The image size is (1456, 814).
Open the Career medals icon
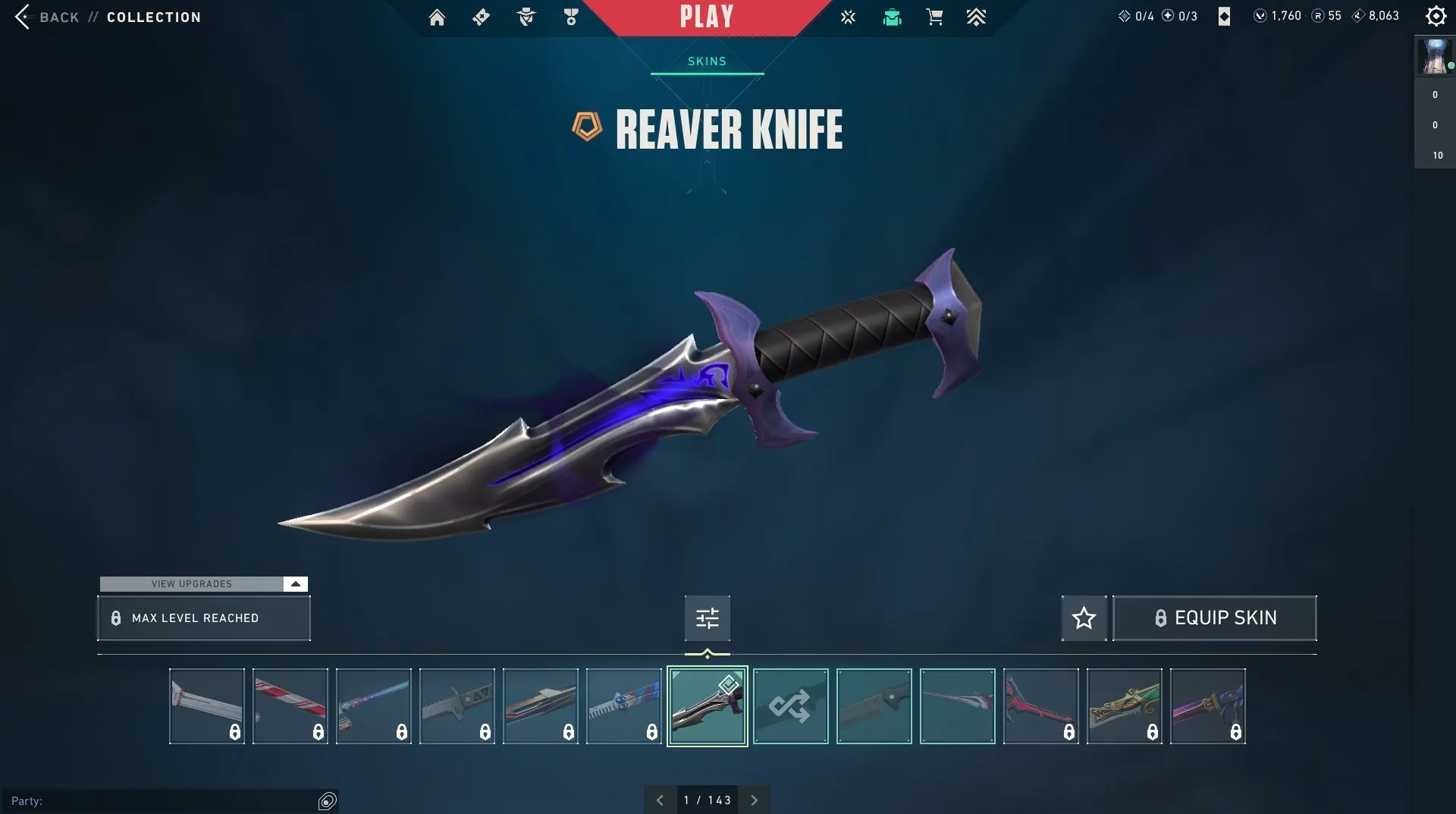click(x=571, y=17)
